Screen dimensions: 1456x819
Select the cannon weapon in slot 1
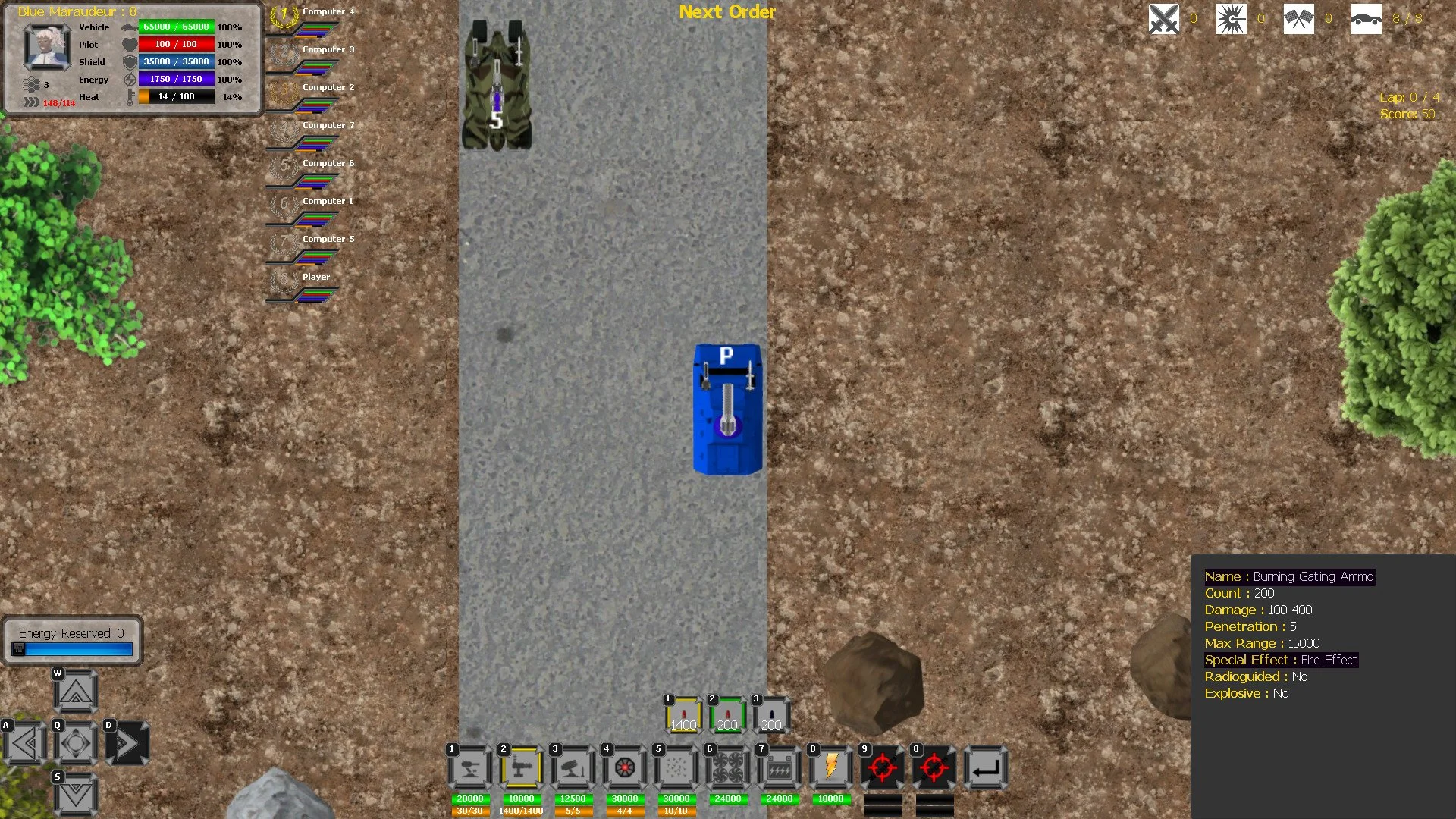point(469,767)
